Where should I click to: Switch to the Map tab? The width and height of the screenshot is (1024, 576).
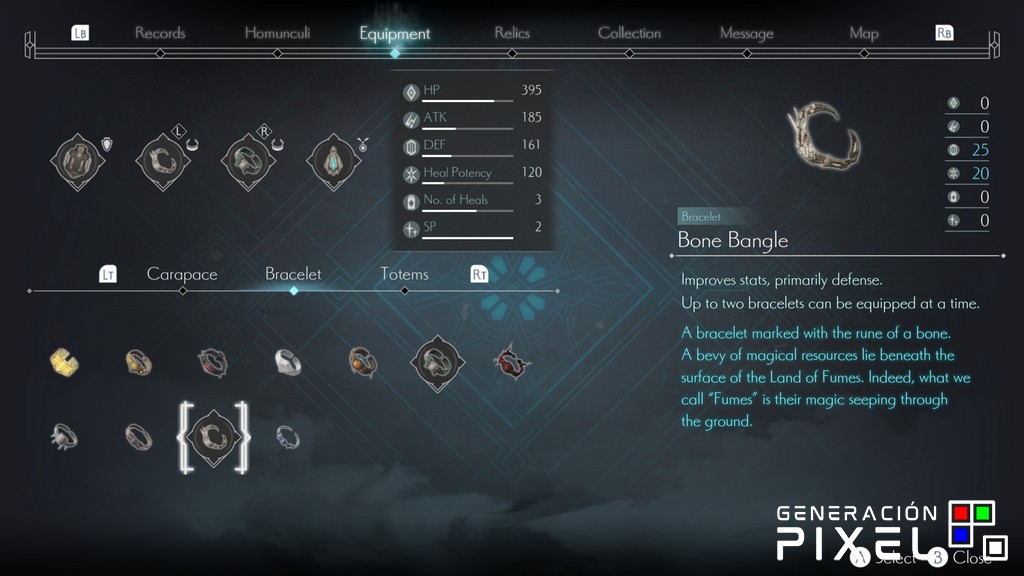(863, 33)
